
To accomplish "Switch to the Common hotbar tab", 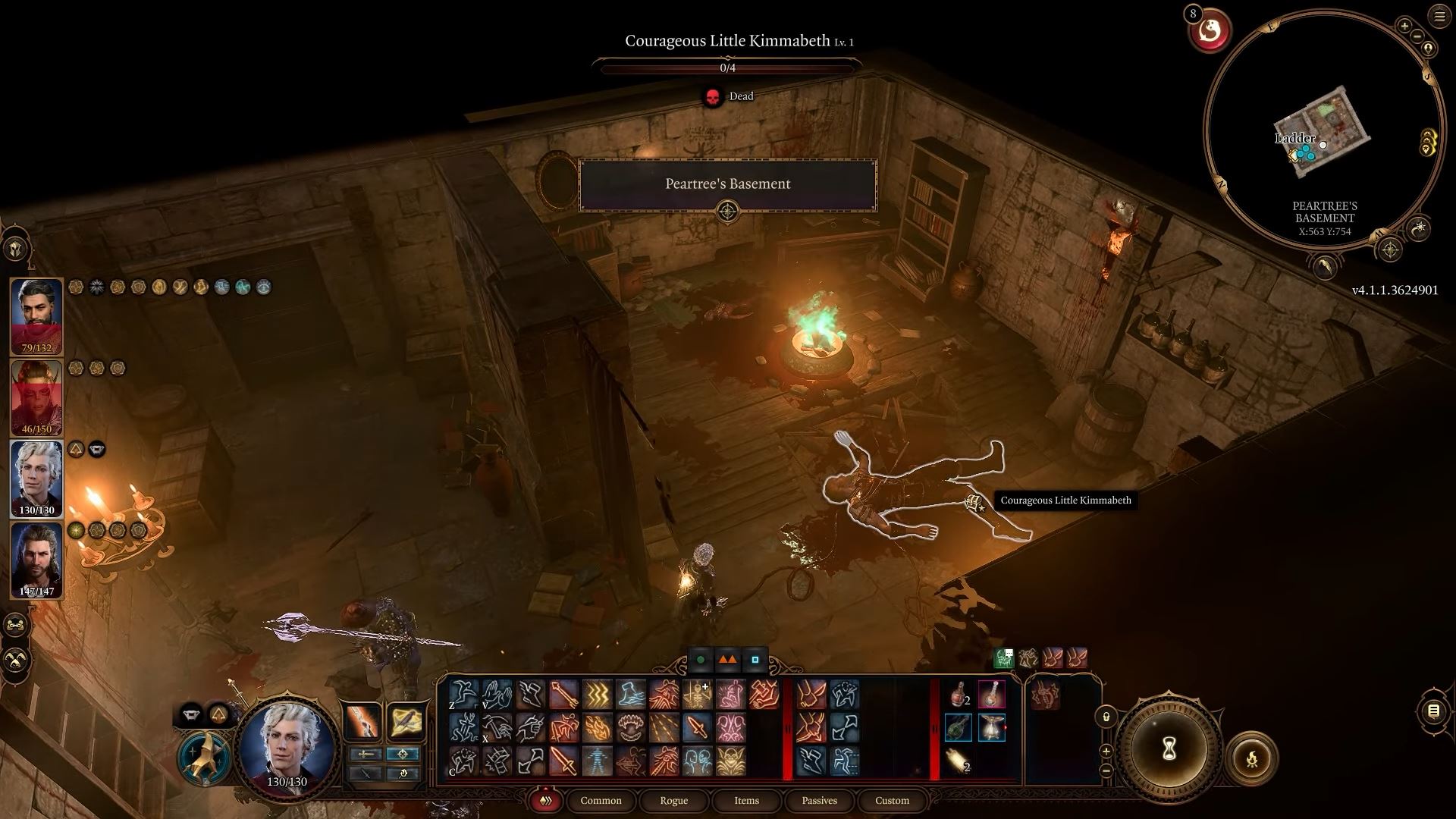I will pos(601,801).
